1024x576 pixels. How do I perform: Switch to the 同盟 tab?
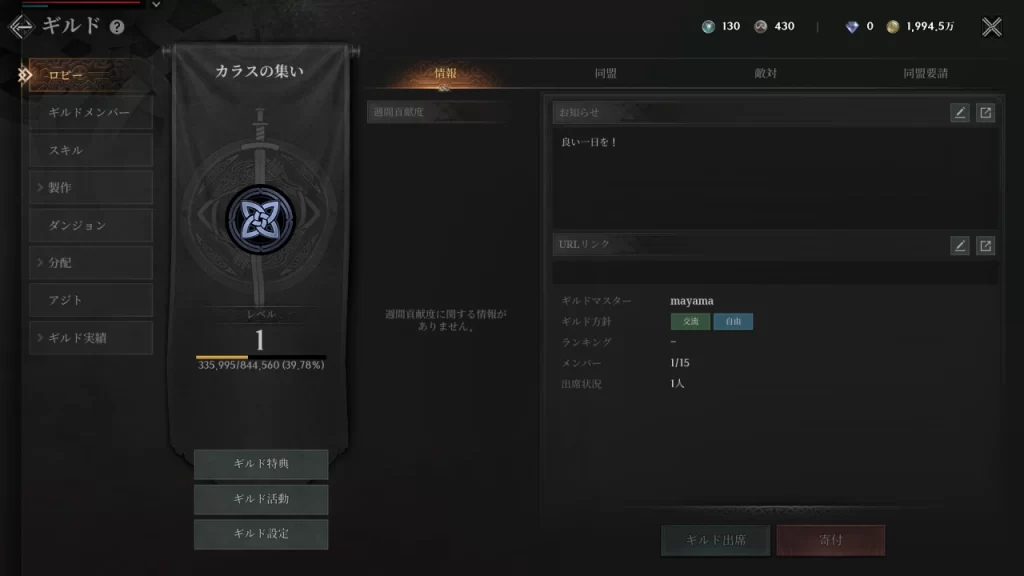605,73
